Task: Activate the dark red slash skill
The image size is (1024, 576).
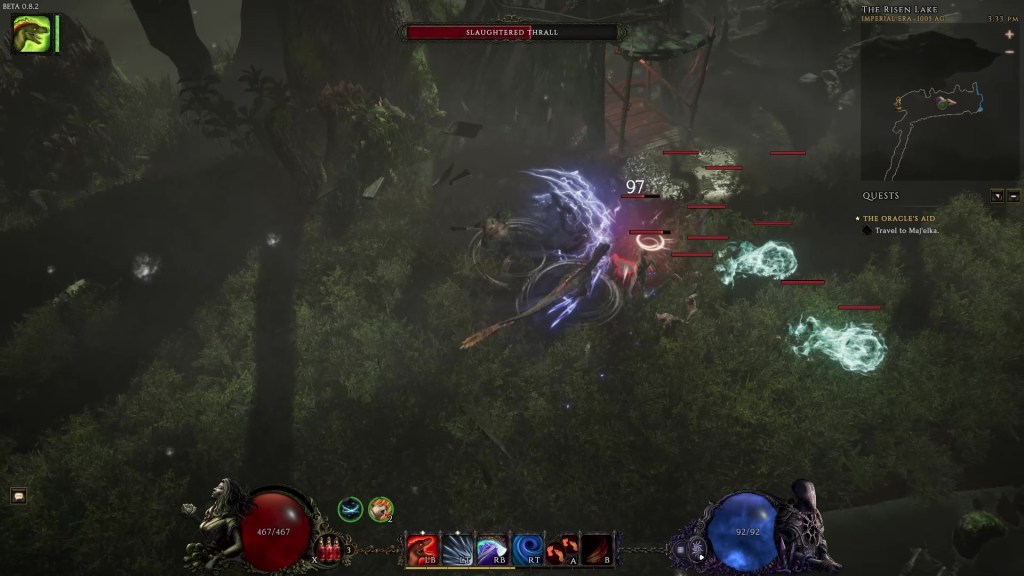Action: [x=597, y=549]
